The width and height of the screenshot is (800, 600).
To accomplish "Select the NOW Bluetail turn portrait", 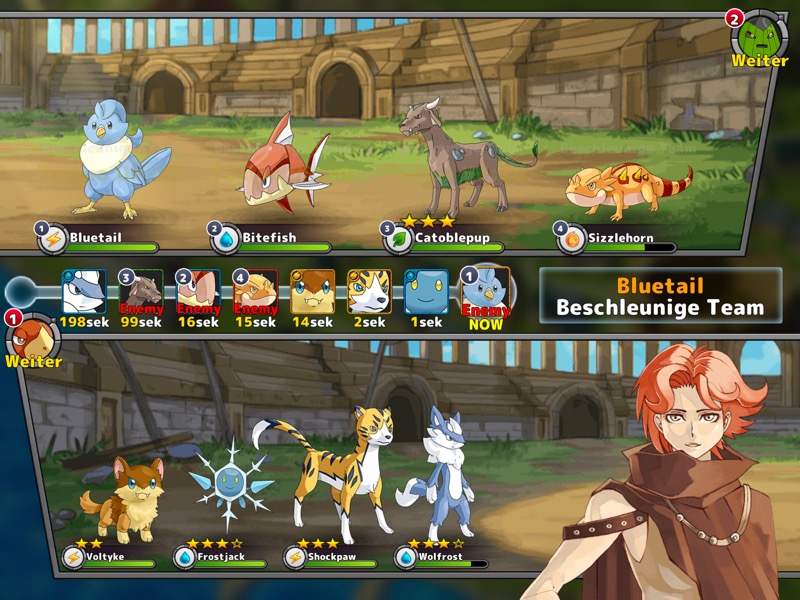I will [485, 293].
